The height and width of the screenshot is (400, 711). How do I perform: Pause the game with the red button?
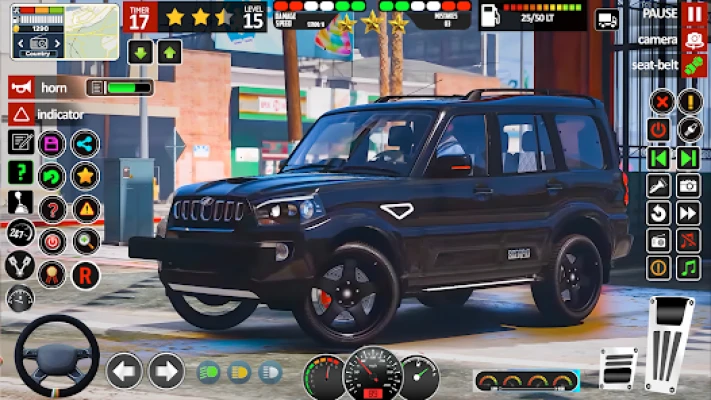tap(694, 14)
